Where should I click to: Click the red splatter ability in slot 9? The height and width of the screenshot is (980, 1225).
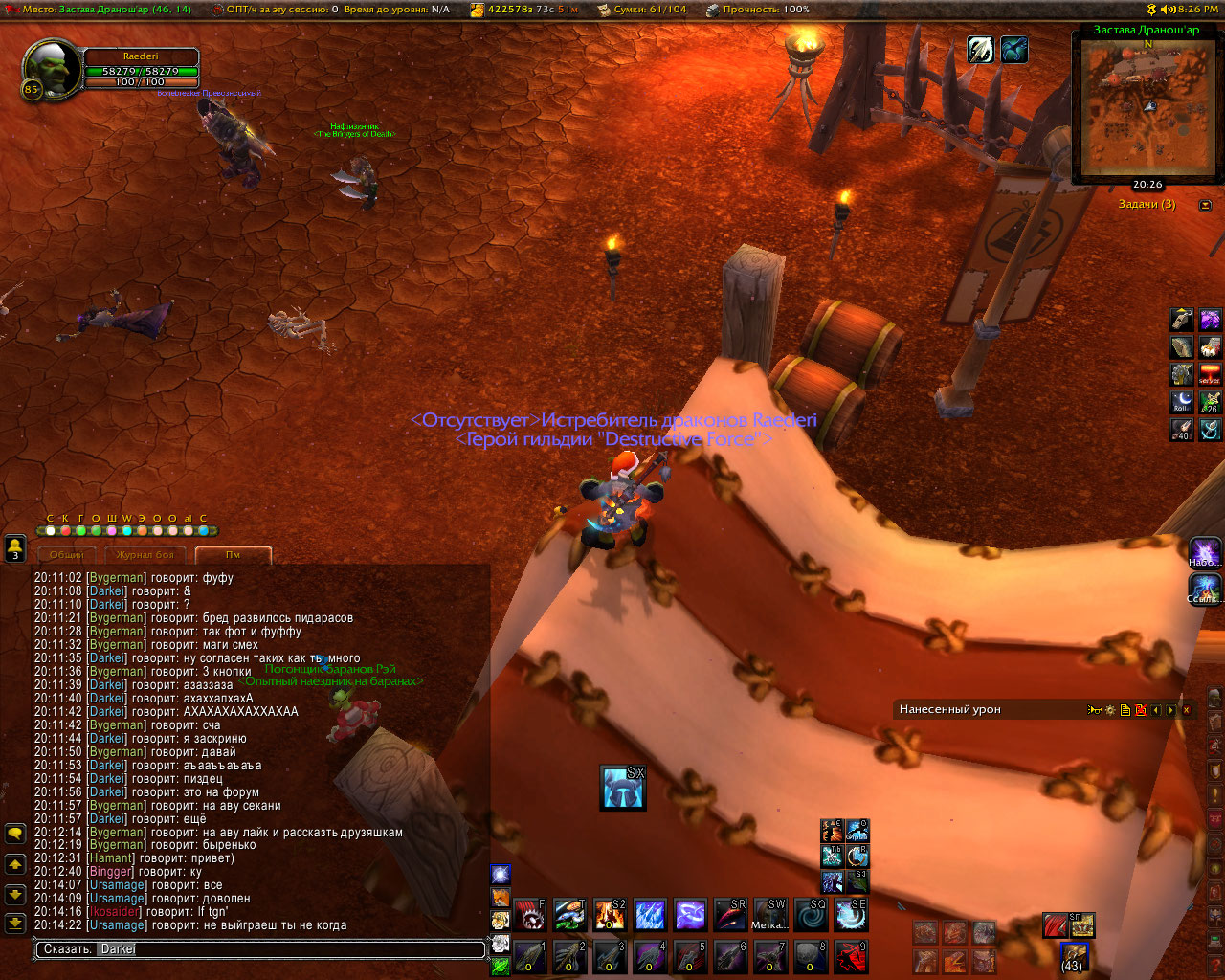(x=851, y=957)
